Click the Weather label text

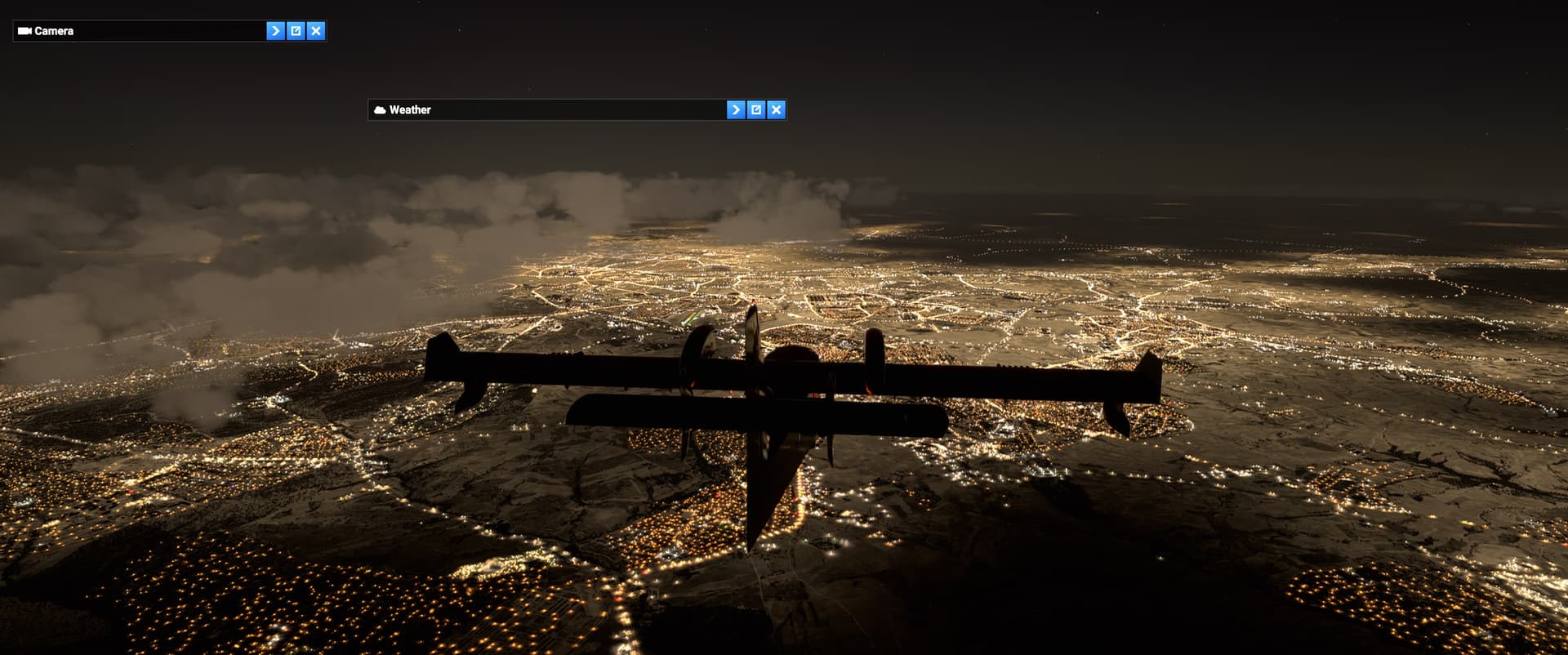[x=411, y=109]
